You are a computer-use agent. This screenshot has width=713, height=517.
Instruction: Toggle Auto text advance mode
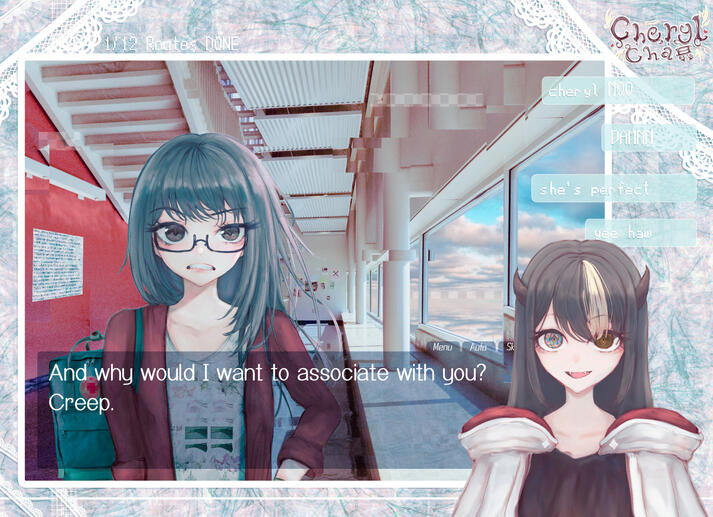pos(478,347)
